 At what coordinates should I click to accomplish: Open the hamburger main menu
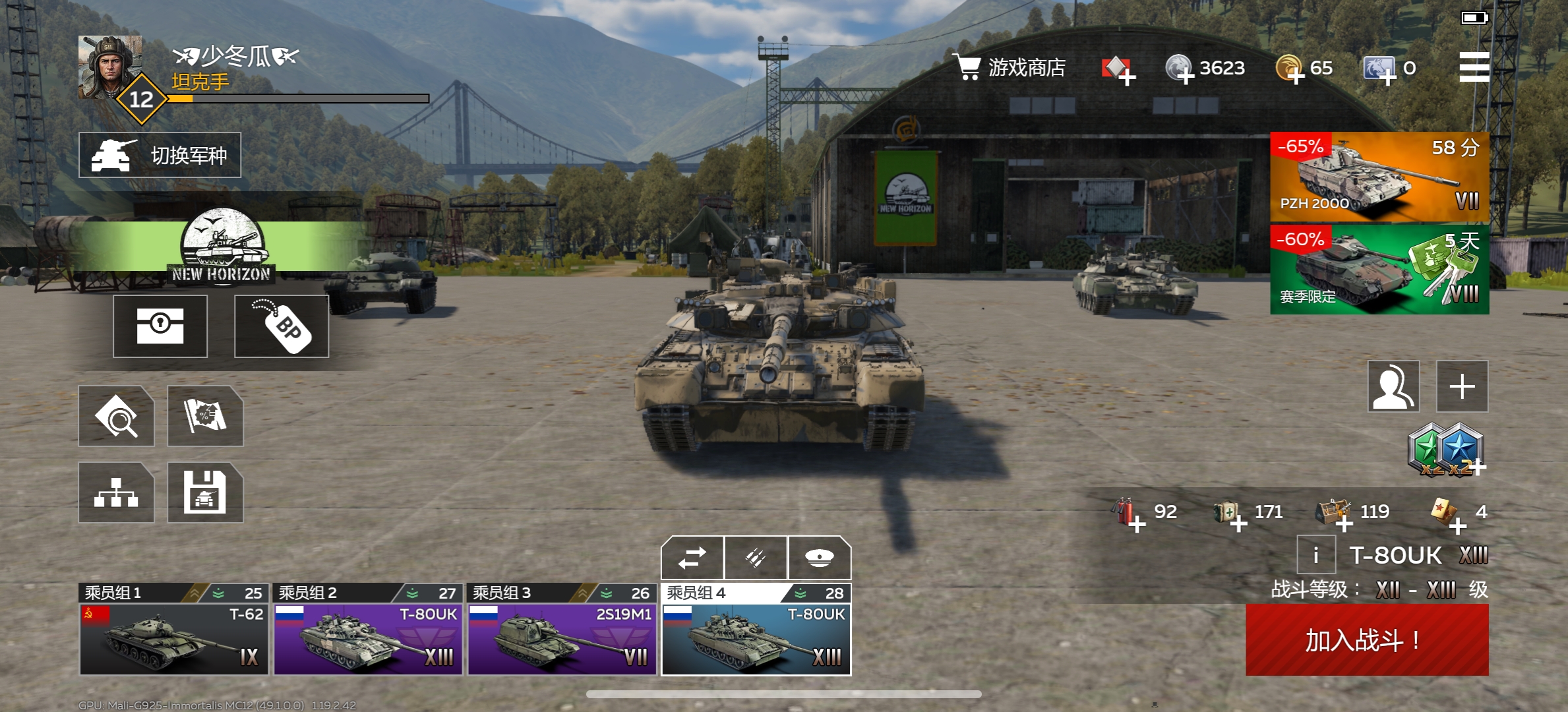1474,67
